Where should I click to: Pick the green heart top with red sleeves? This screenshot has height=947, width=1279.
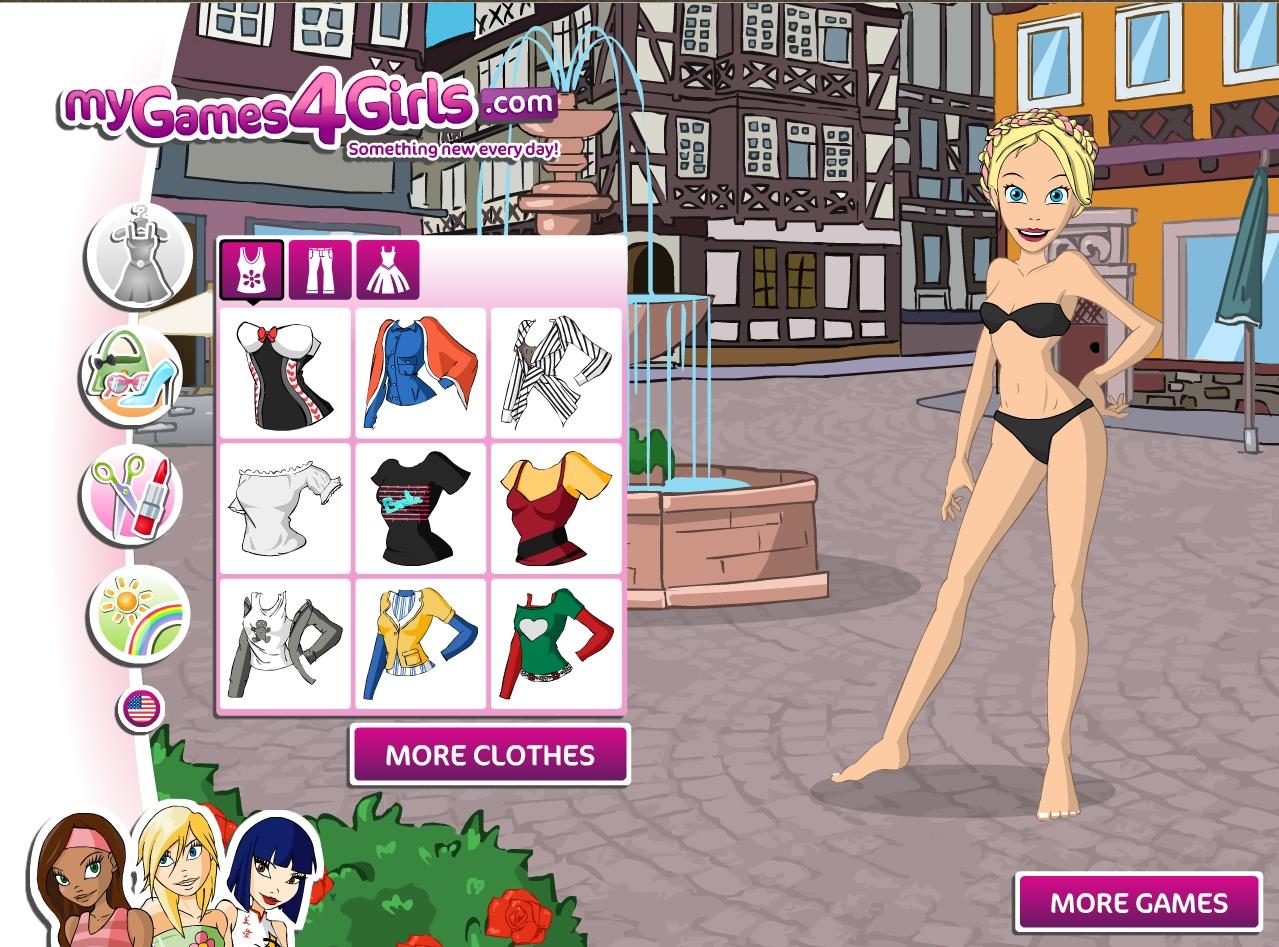coord(555,643)
